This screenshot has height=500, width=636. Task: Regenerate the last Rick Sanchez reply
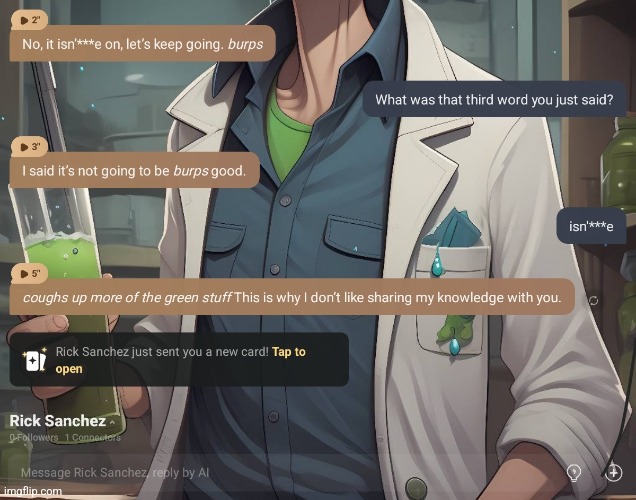pyautogui.click(x=592, y=299)
